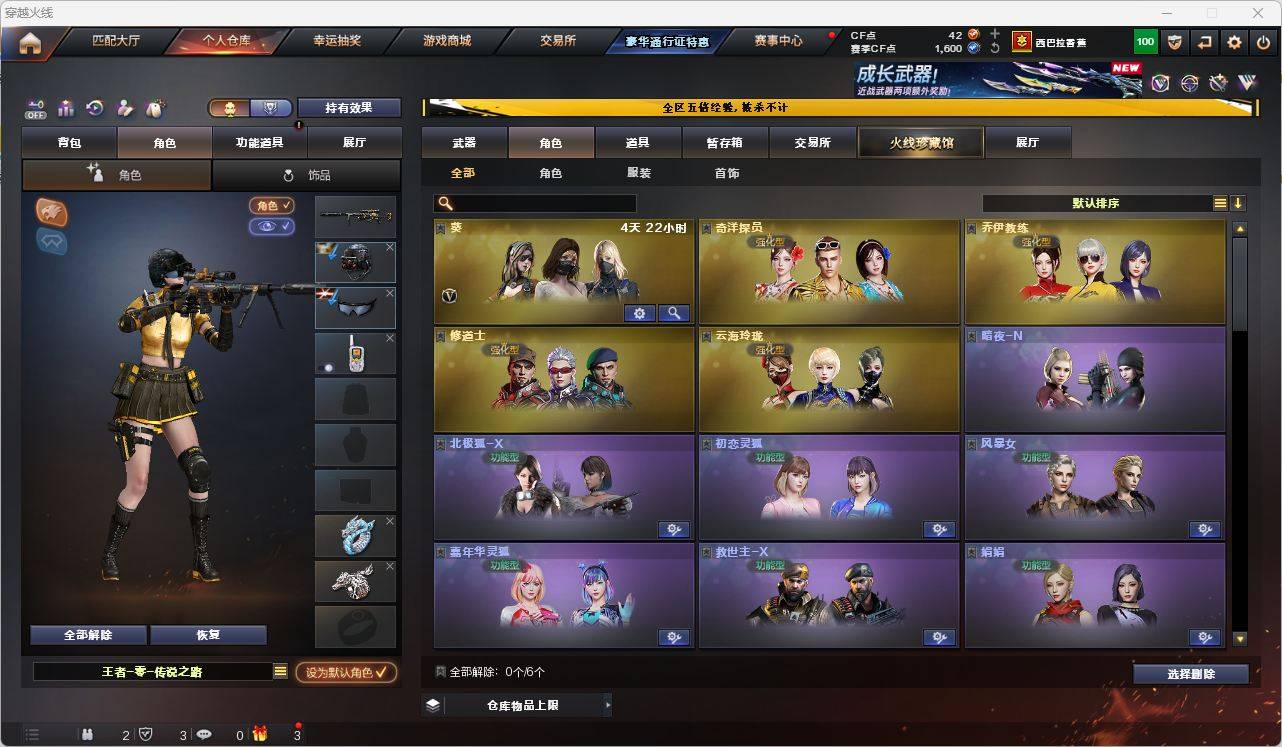The width and height of the screenshot is (1282, 747).
Task: Switch the character/shield toggle to shield mode
Action: click(x=269, y=107)
